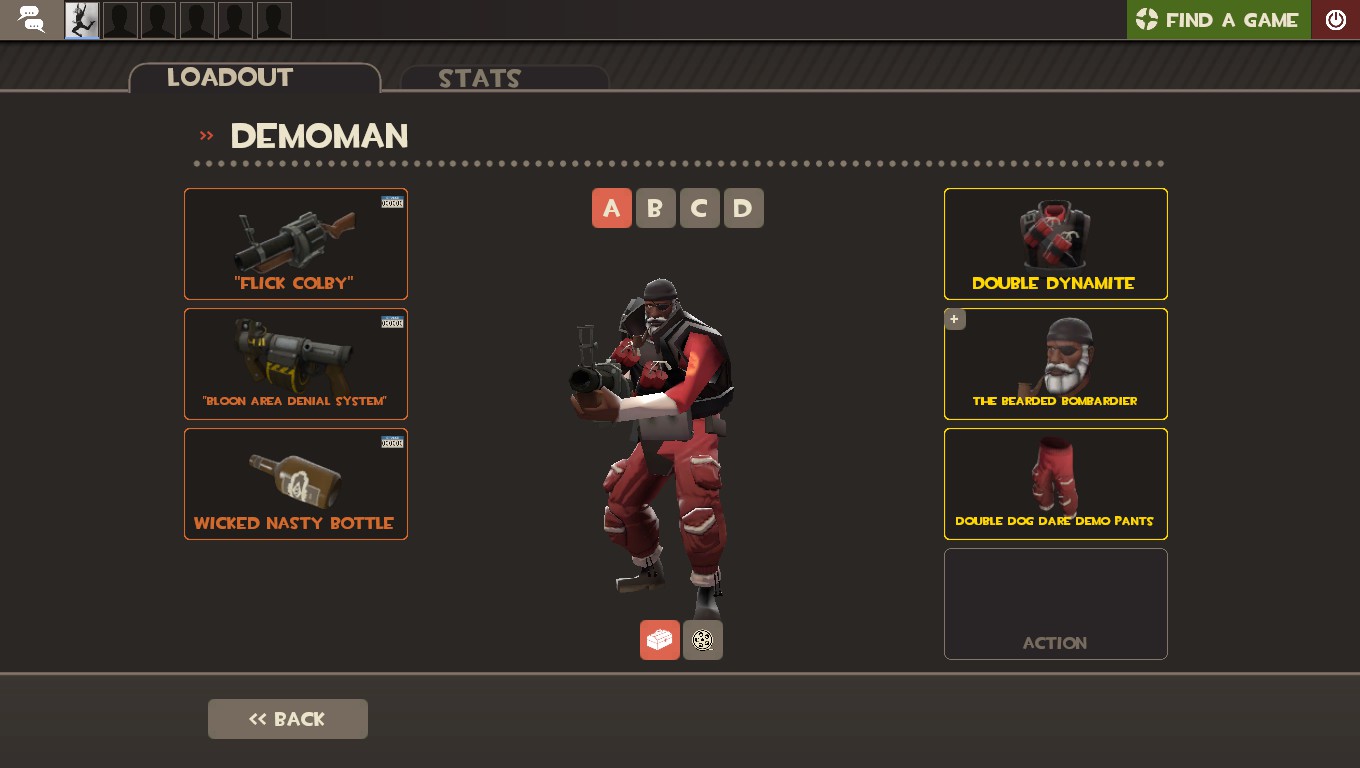Viewport: 1360px width, 768px height.
Task: Select the Double Dynamite cosmetic slot
Action: (1055, 243)
